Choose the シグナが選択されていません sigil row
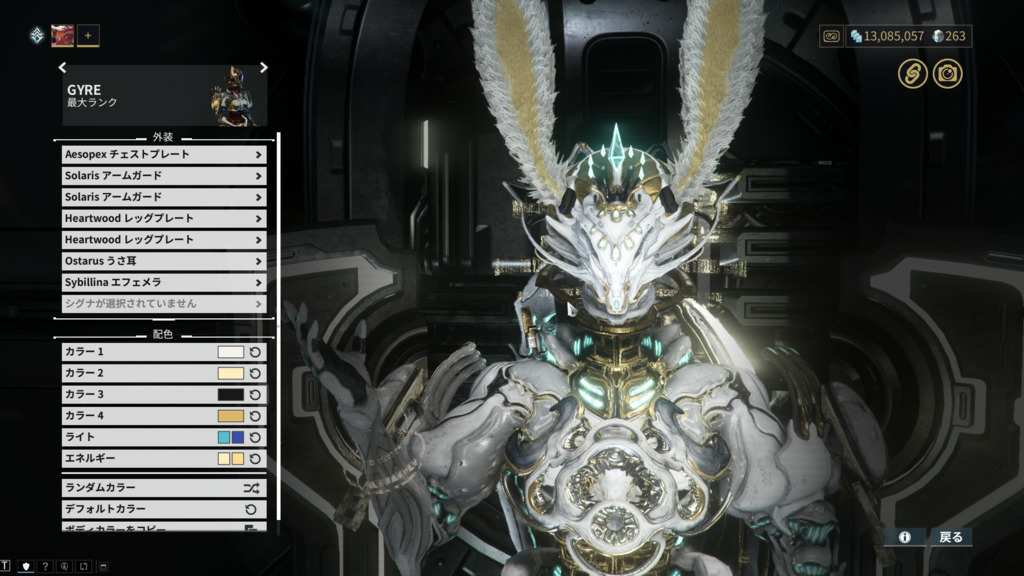This screenshot has width=1024, height=576. click(163, 303)
